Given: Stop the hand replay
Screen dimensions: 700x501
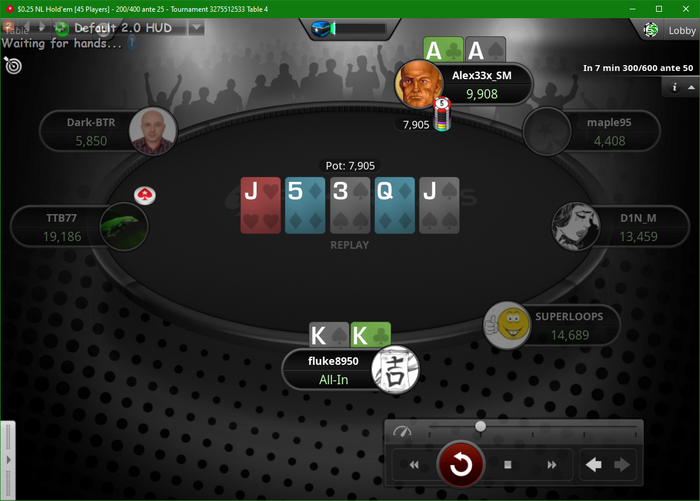Looking at the screenshot, I should tap(508, 465).
